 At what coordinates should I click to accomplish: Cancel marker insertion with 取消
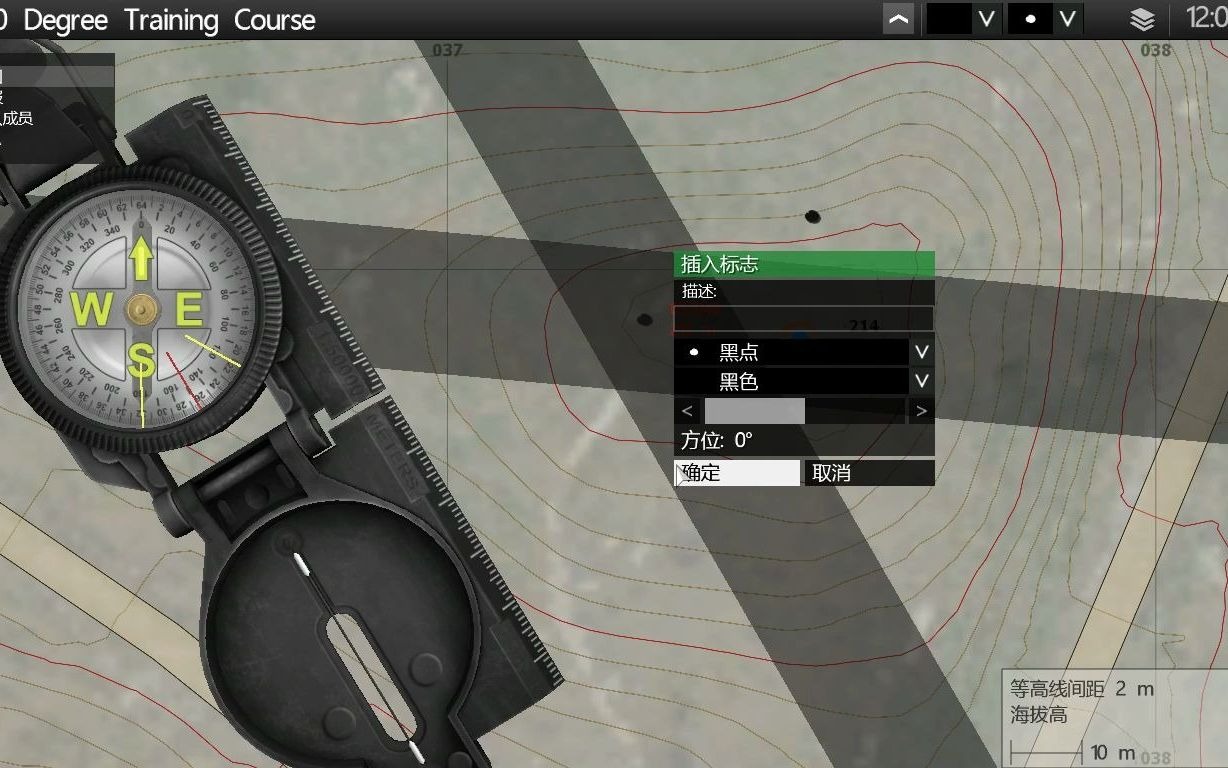pyautogui.click(x=869, y=473)
